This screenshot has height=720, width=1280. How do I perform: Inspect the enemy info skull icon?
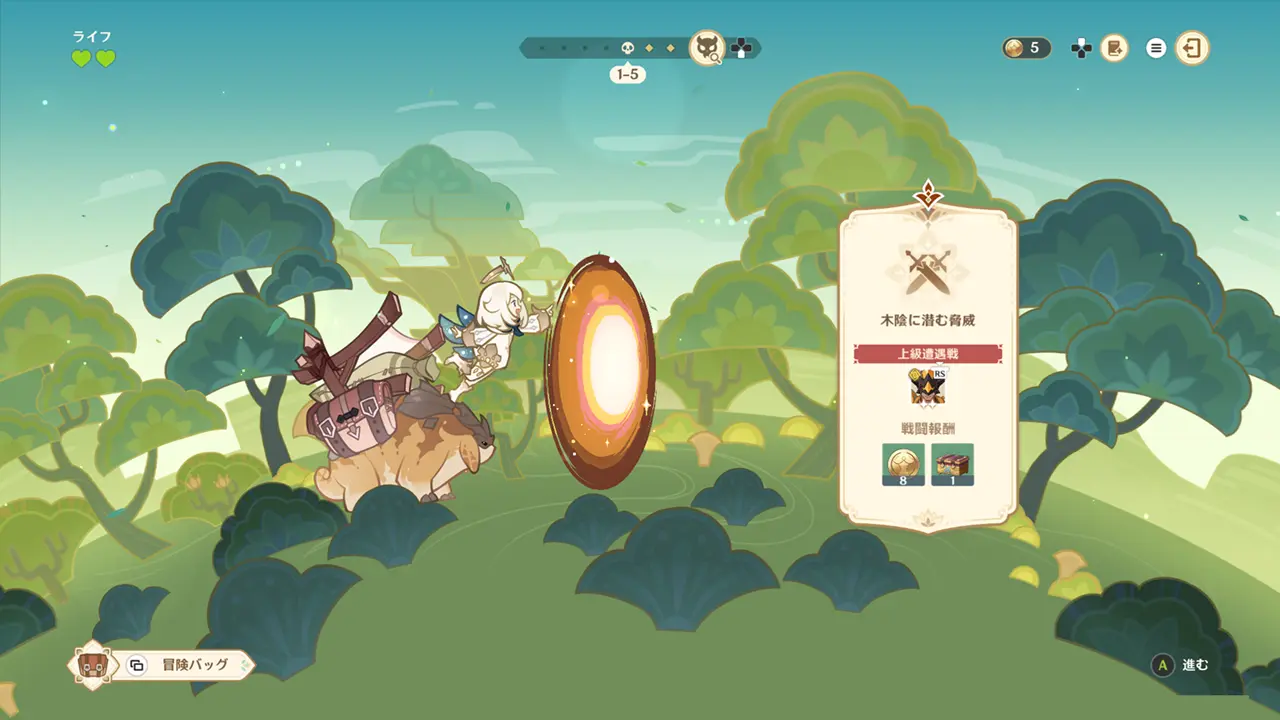coord(708,47)
